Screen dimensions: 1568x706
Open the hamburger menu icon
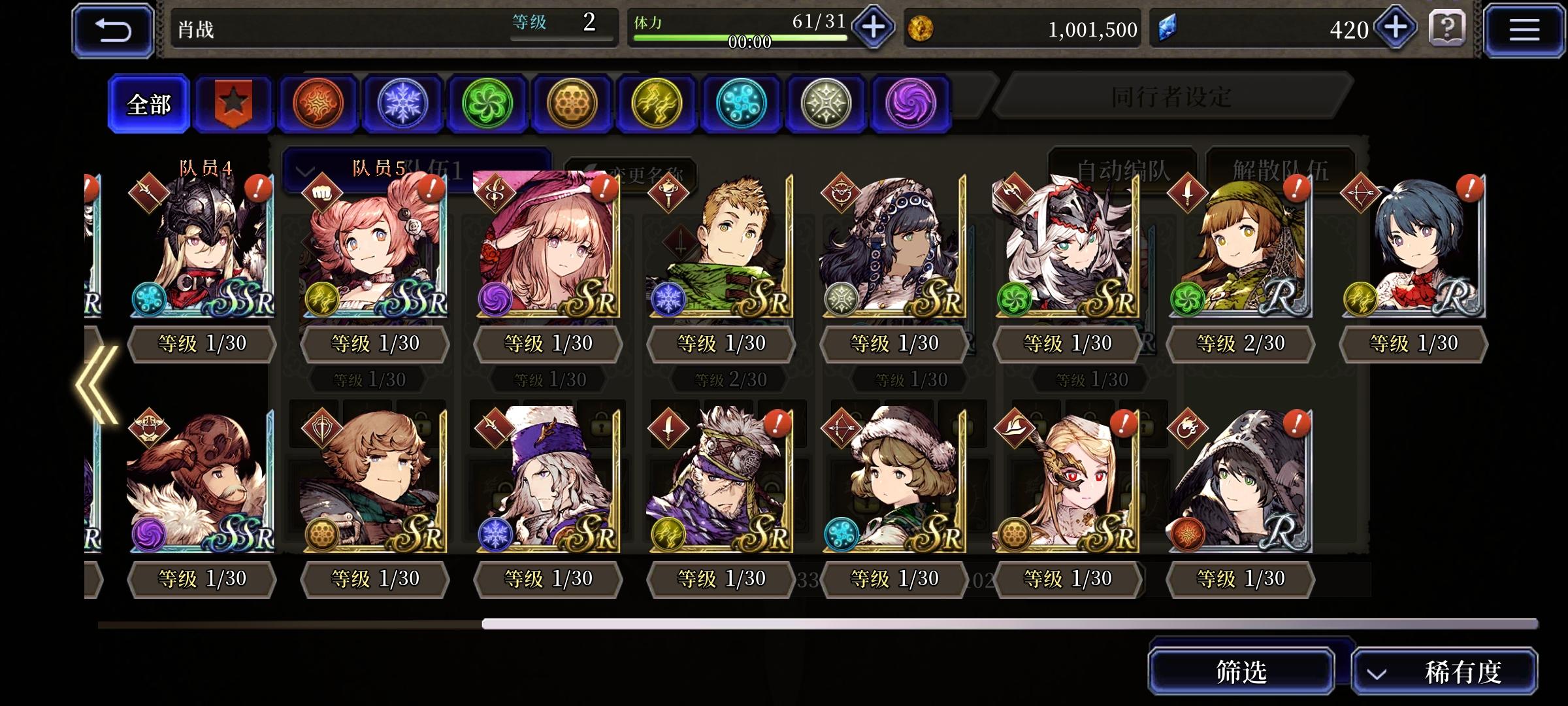pos(1524,28)
